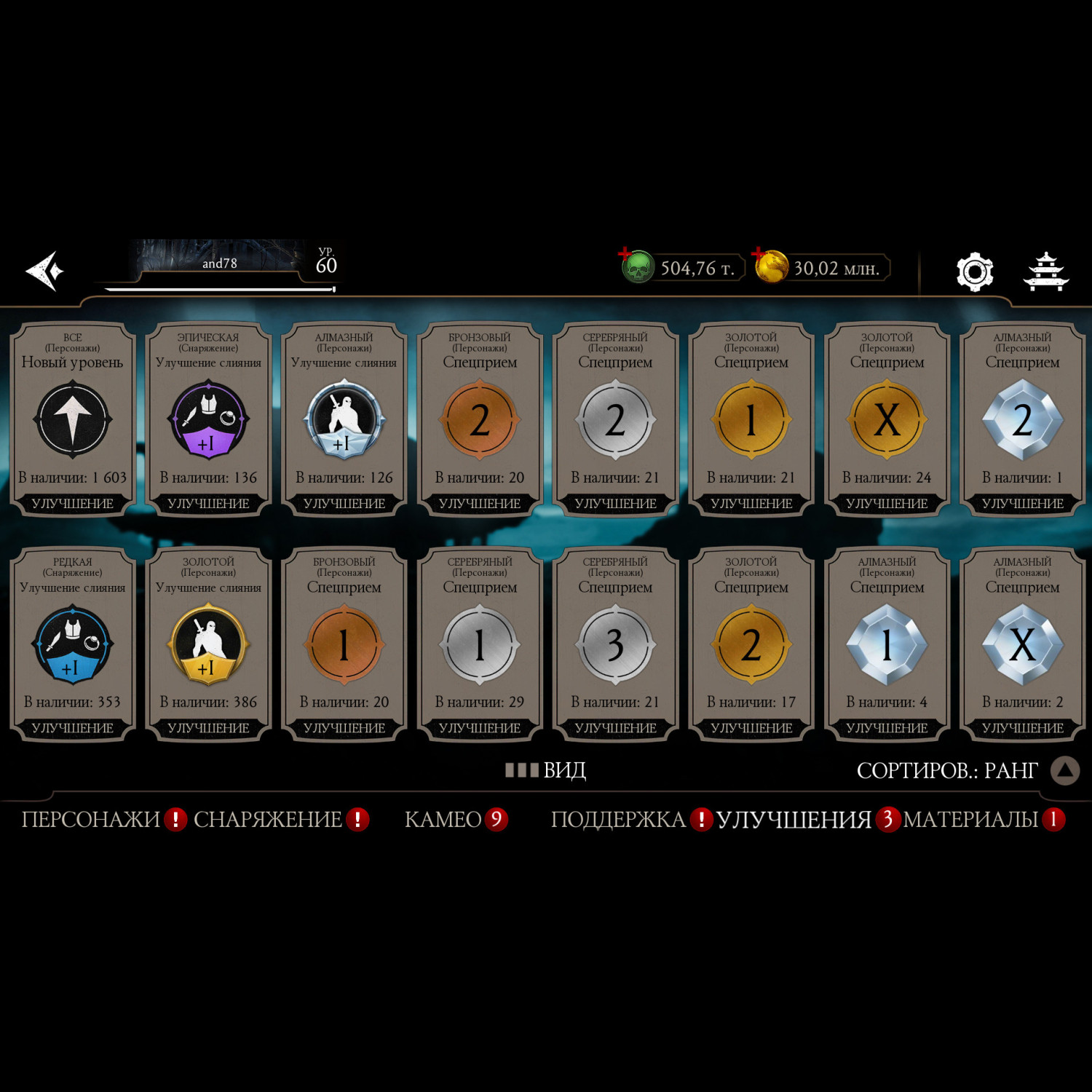
Task: Choose the gold X Спецприем card
Action: tap(887, 420)
